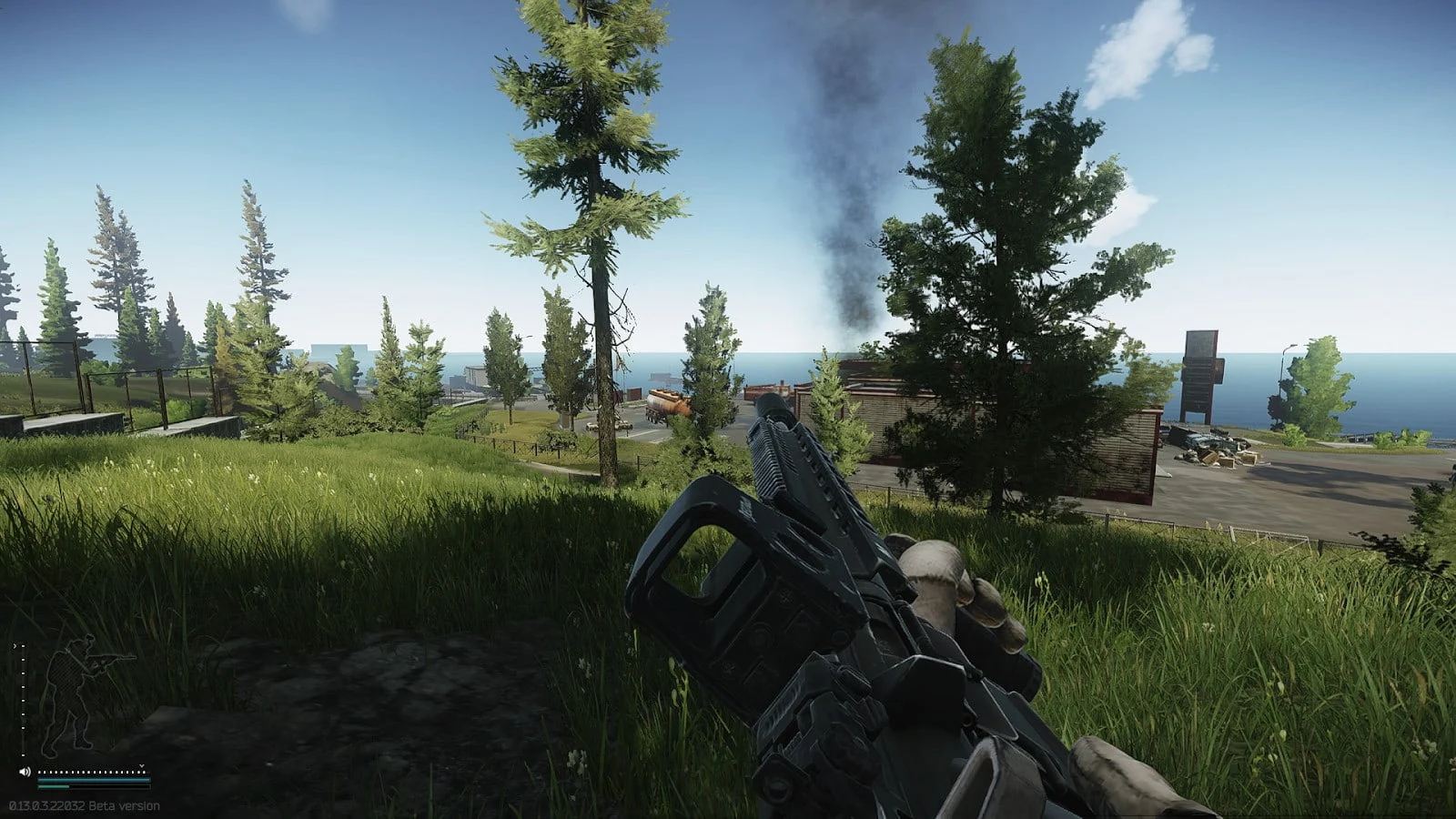Click the chevron at top of stance height scale
The width and height of the screenshot is (1456, 819).
point(15,645)
